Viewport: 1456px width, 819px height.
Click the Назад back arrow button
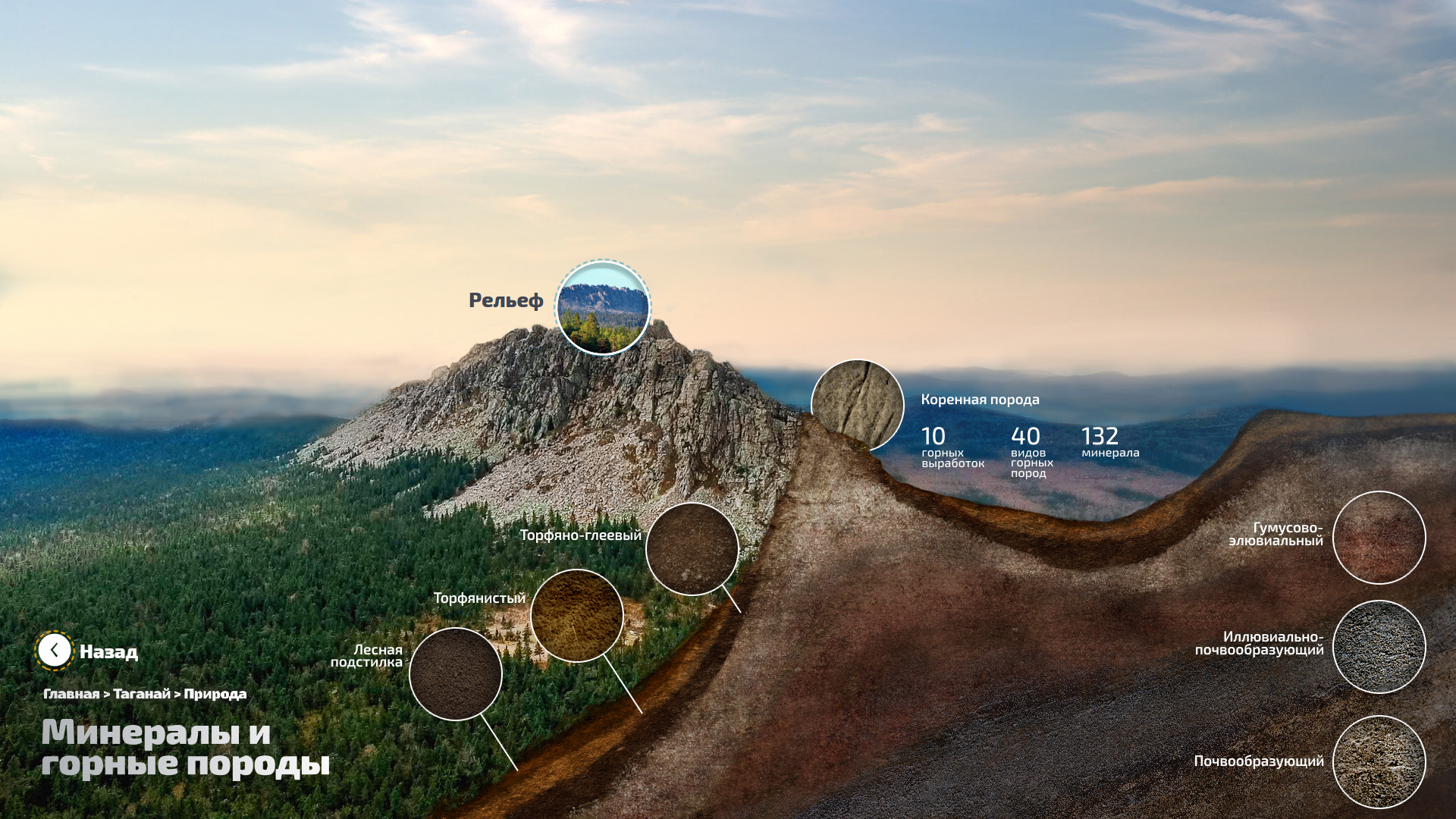coord(55,651)
